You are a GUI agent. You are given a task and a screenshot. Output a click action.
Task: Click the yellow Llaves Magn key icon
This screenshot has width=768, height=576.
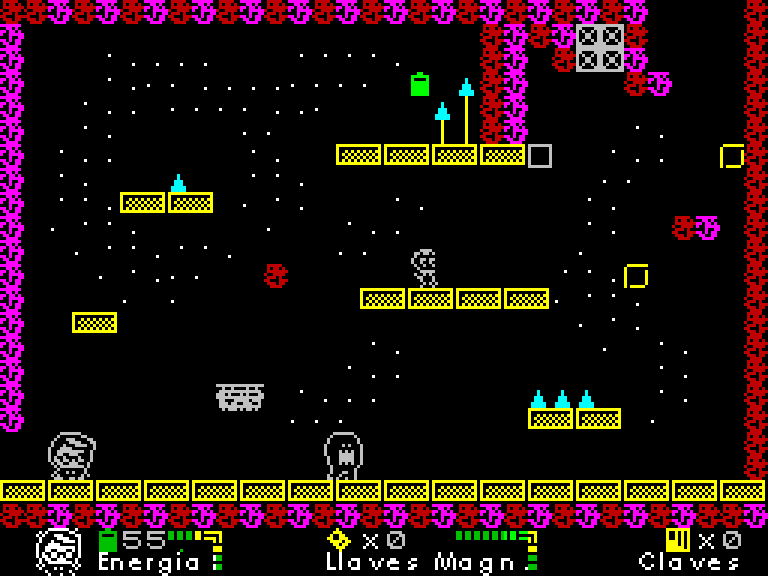pos(339,539)
